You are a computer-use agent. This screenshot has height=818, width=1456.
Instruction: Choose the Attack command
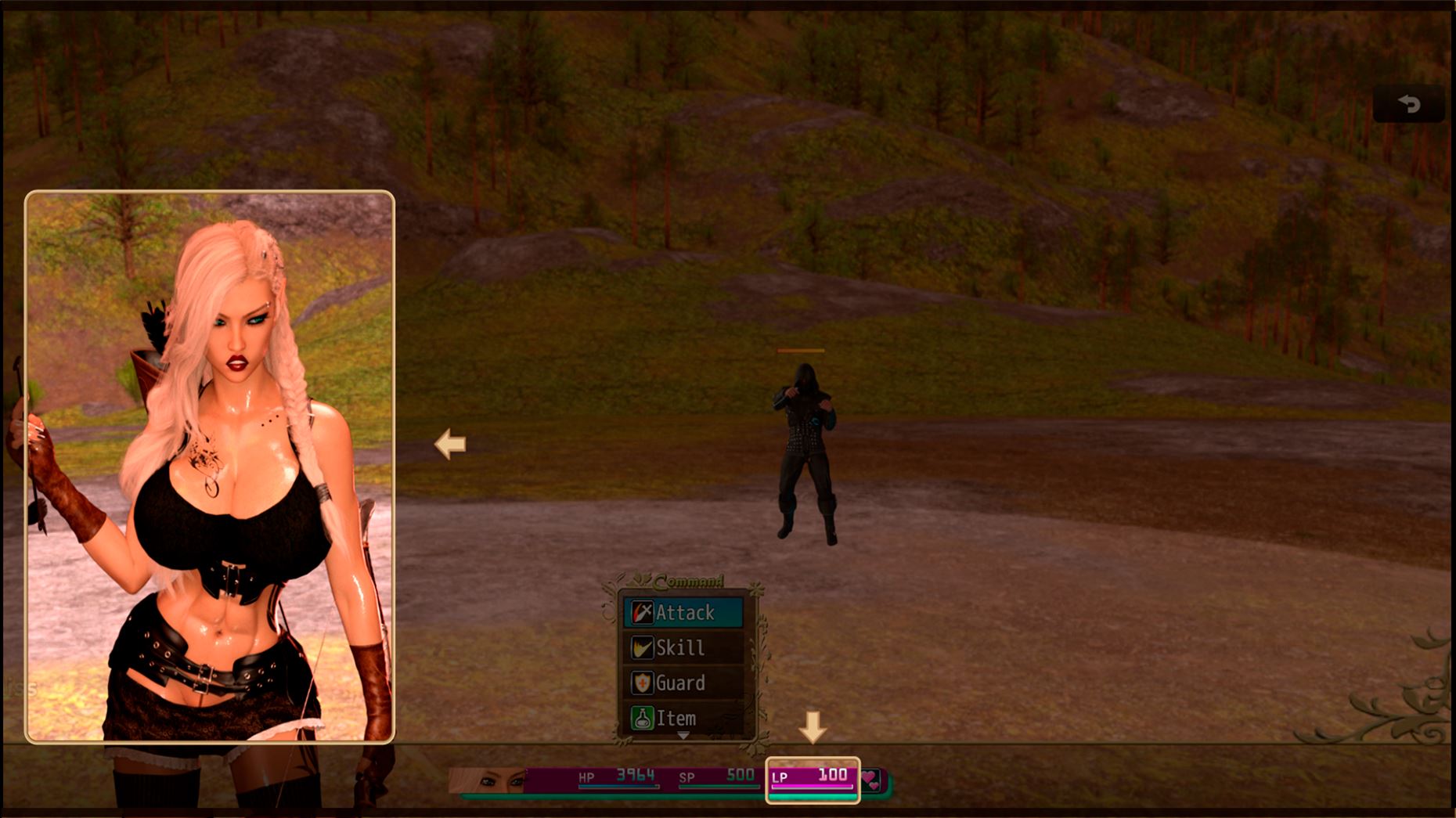pyautogui.click(x=683, y=612)
